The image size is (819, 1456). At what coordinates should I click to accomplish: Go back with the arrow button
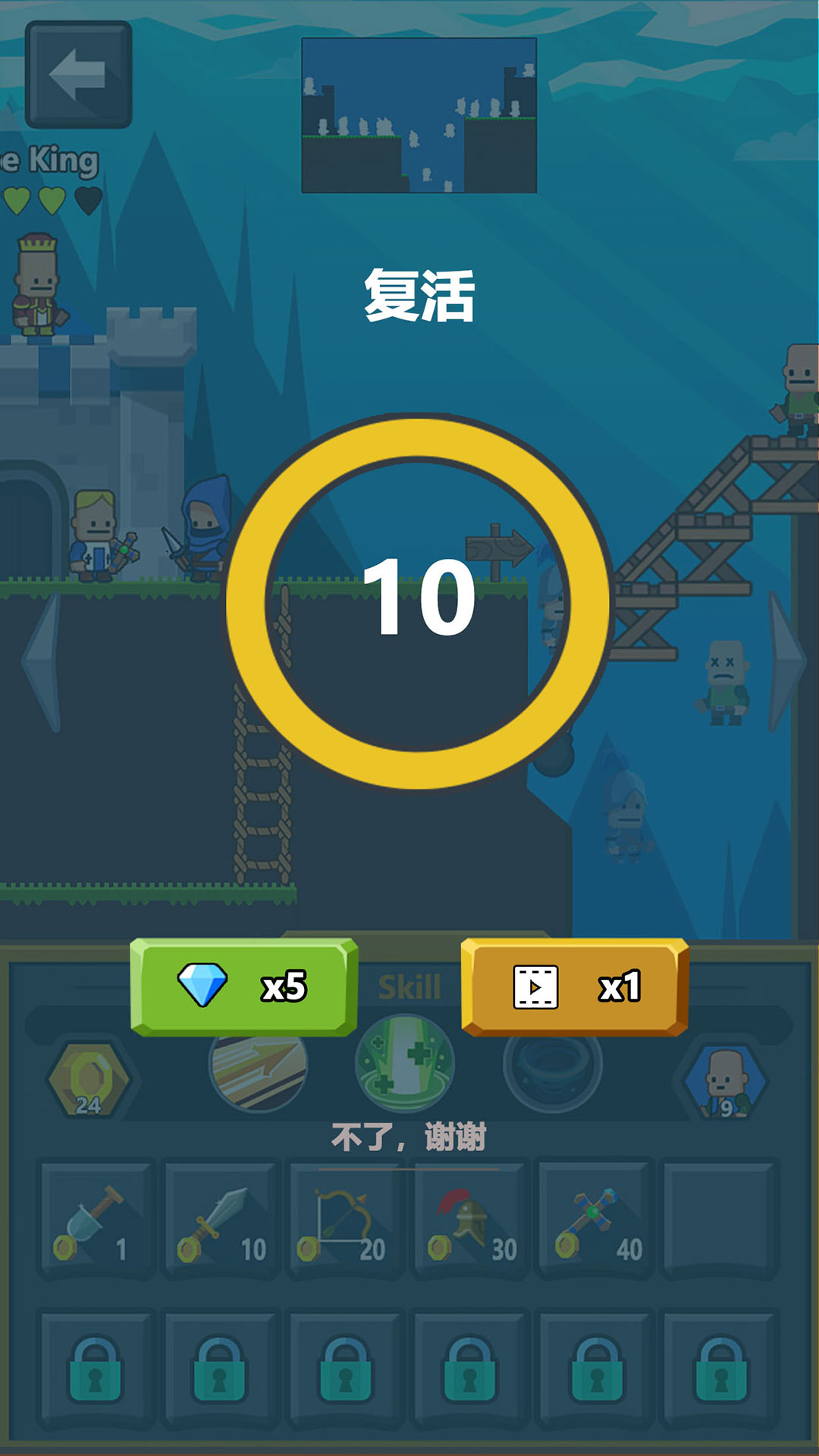tap(79, 74)
